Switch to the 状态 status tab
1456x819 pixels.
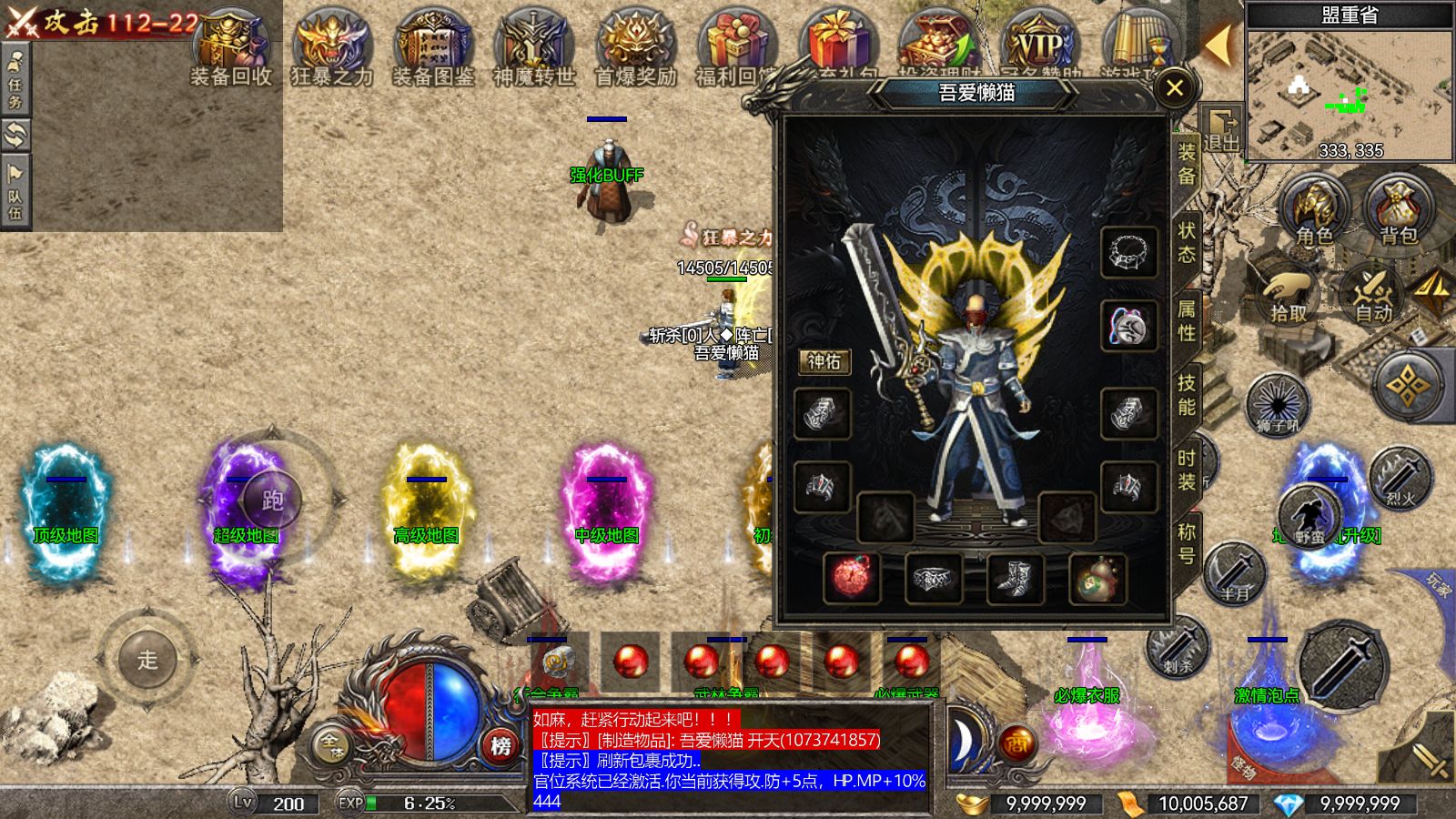click(1187, 242)
